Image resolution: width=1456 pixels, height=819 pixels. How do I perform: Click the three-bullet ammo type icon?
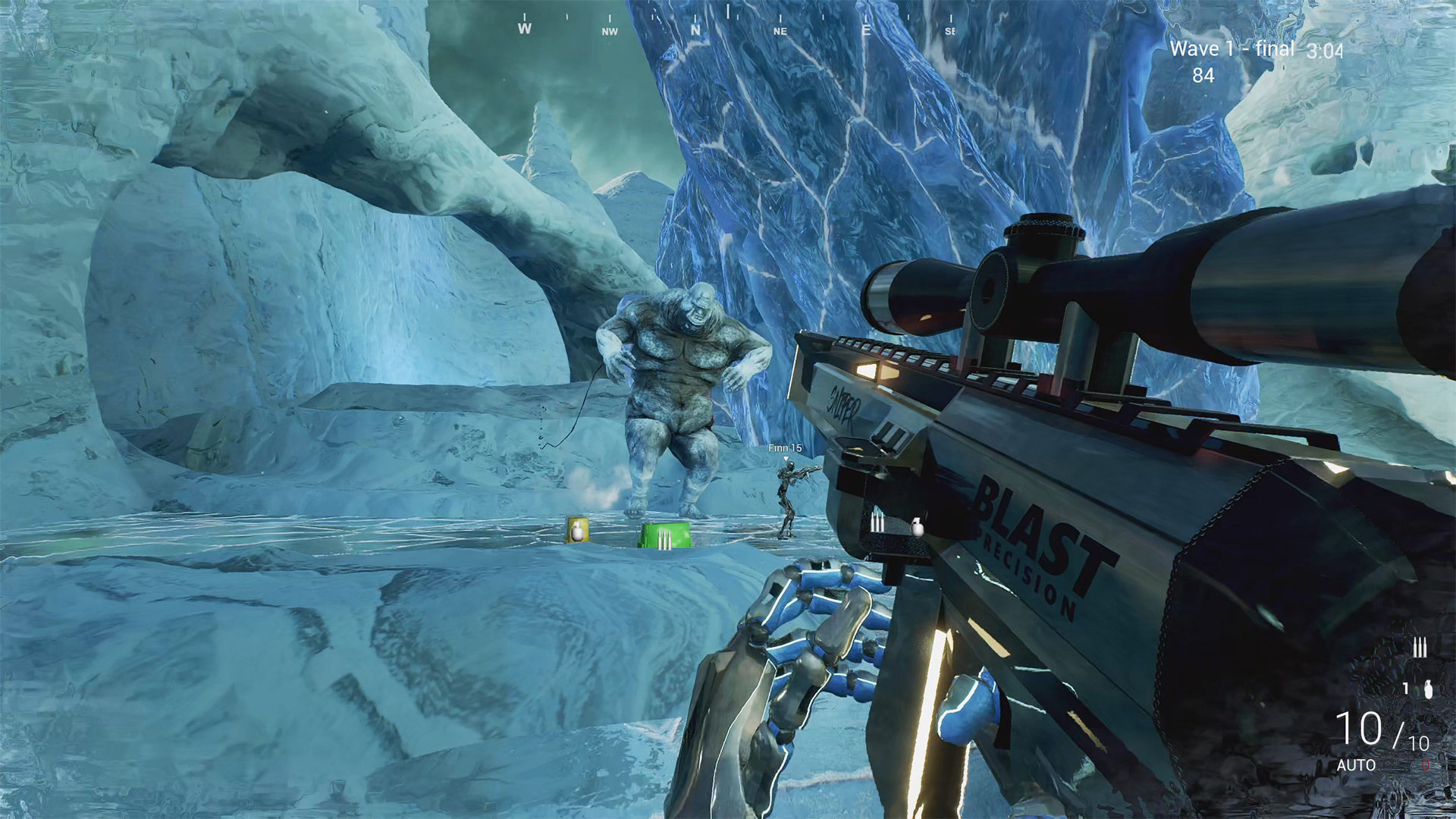click(x=1420, y=648)
